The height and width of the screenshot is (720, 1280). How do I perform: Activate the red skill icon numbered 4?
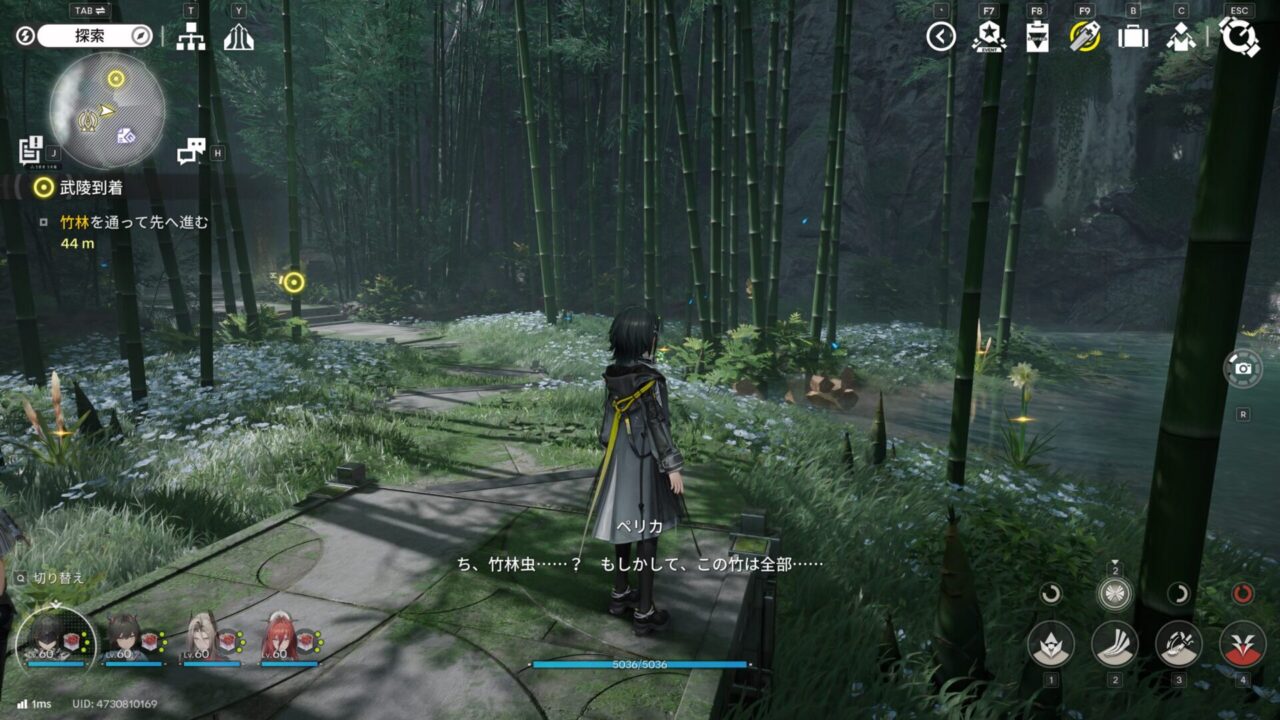[1242, 644]
